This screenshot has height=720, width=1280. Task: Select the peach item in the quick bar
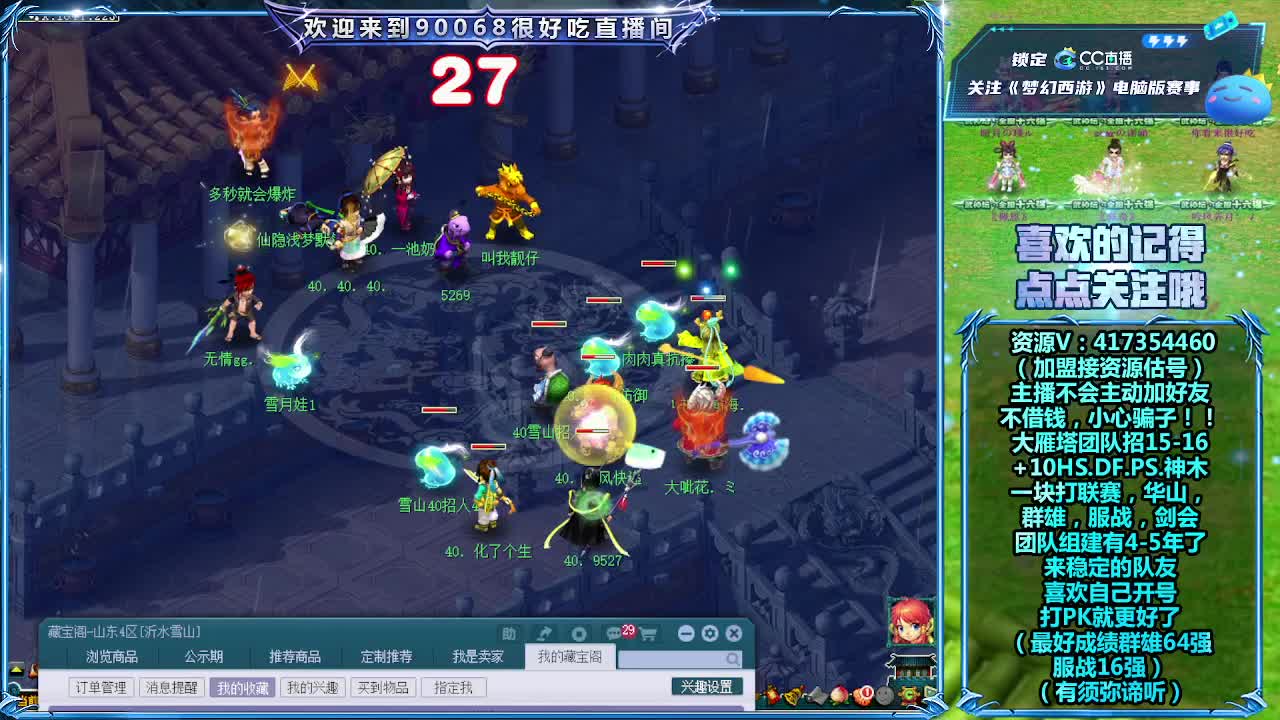point(838,697)
